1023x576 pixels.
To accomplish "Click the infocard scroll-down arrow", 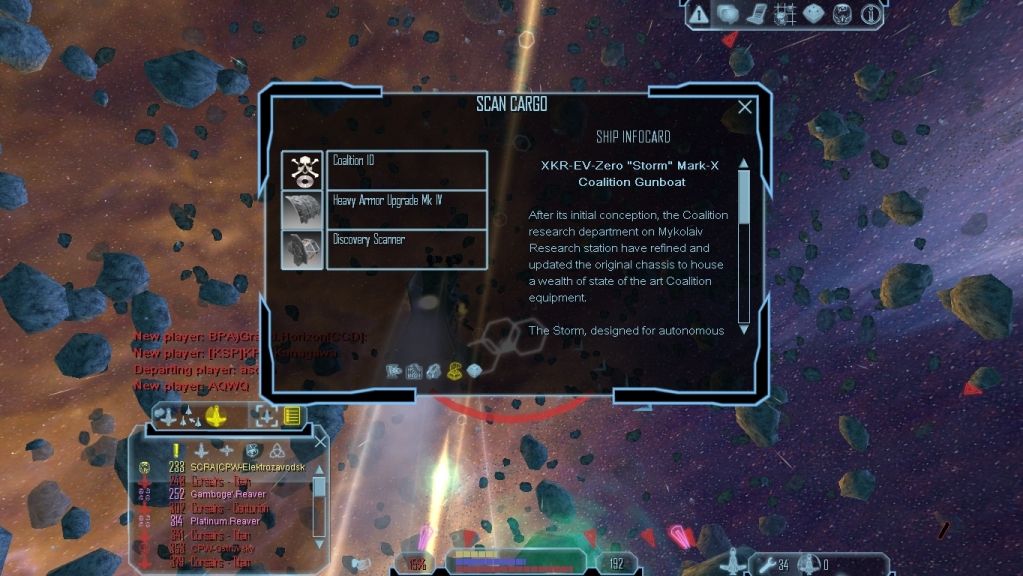I will (744, 329).
